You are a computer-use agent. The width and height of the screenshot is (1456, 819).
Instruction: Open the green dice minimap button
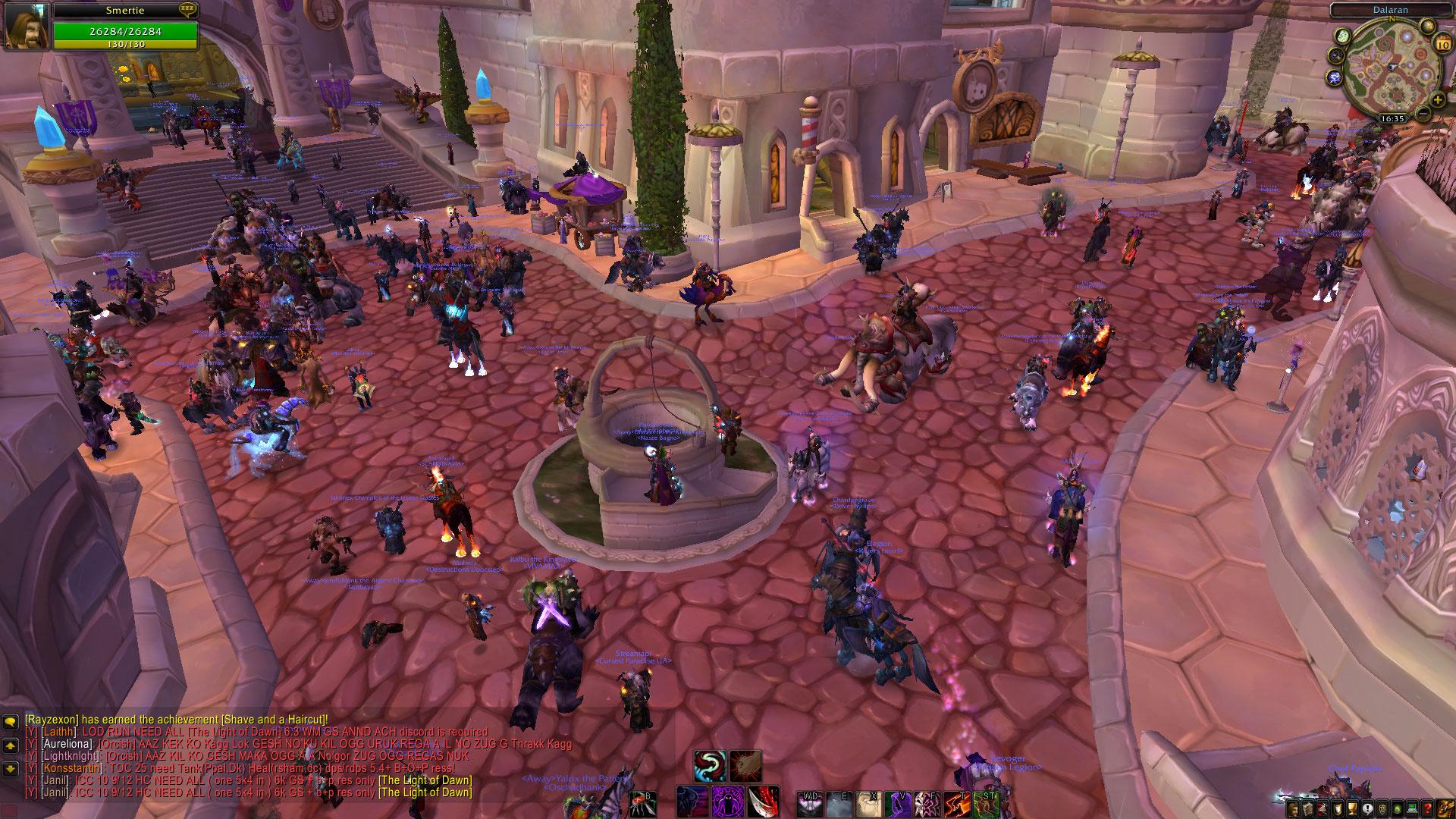click(1341, 36)
